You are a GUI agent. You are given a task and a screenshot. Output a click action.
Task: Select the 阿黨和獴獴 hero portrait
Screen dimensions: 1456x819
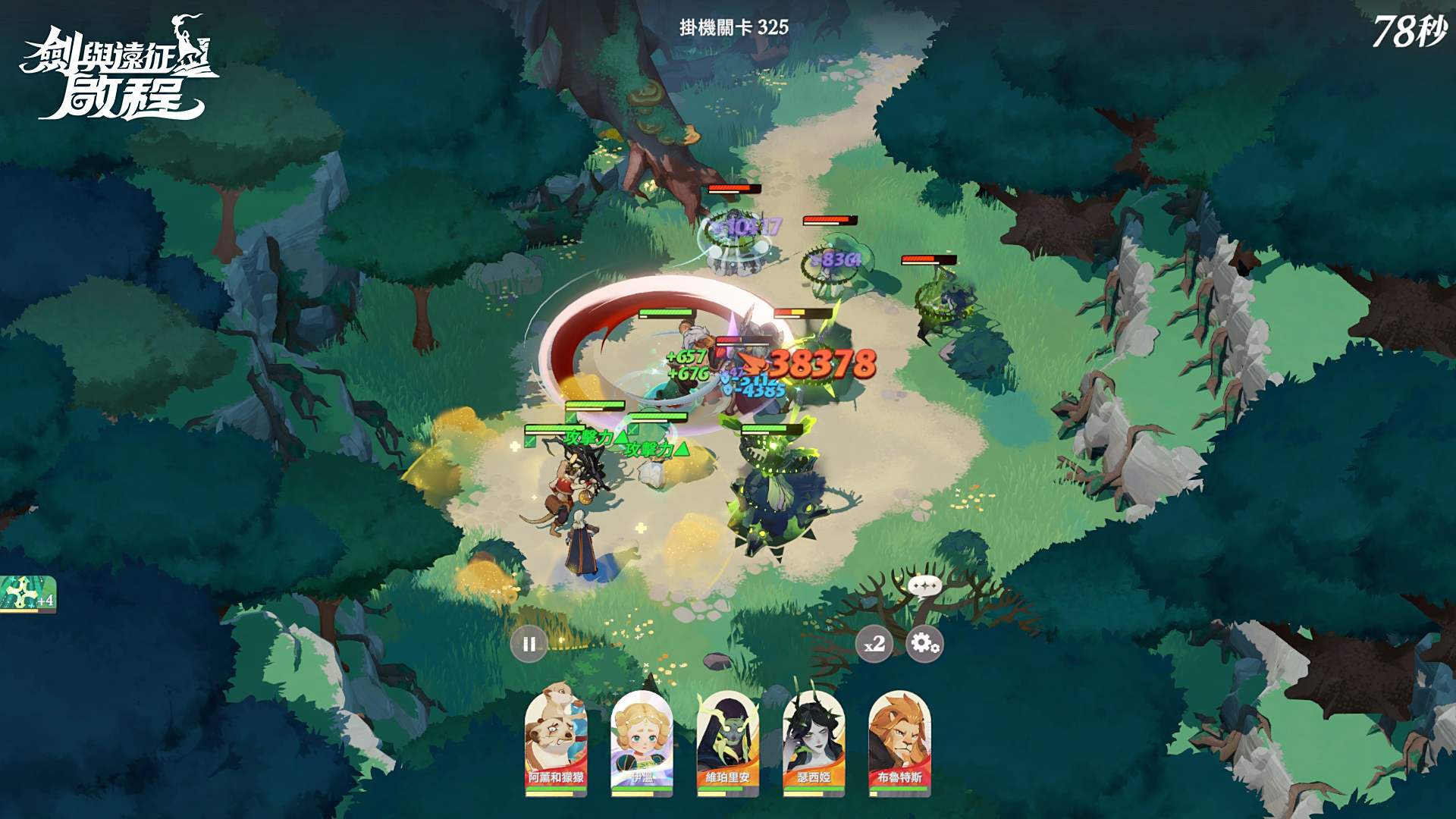[x=557, y=742]
